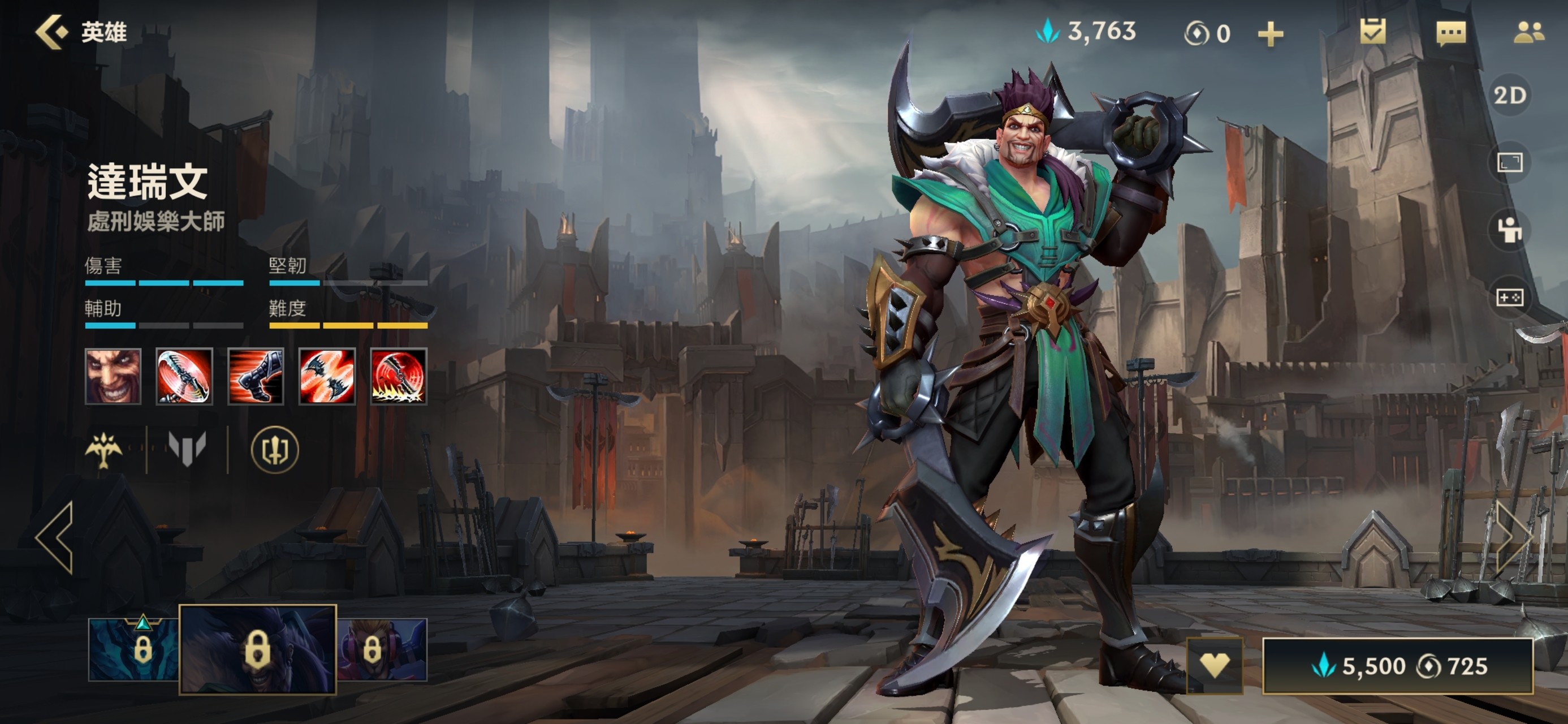Open the friends list icon
The height and width of the screenshot is (724, 1568).
point(1528,33)
